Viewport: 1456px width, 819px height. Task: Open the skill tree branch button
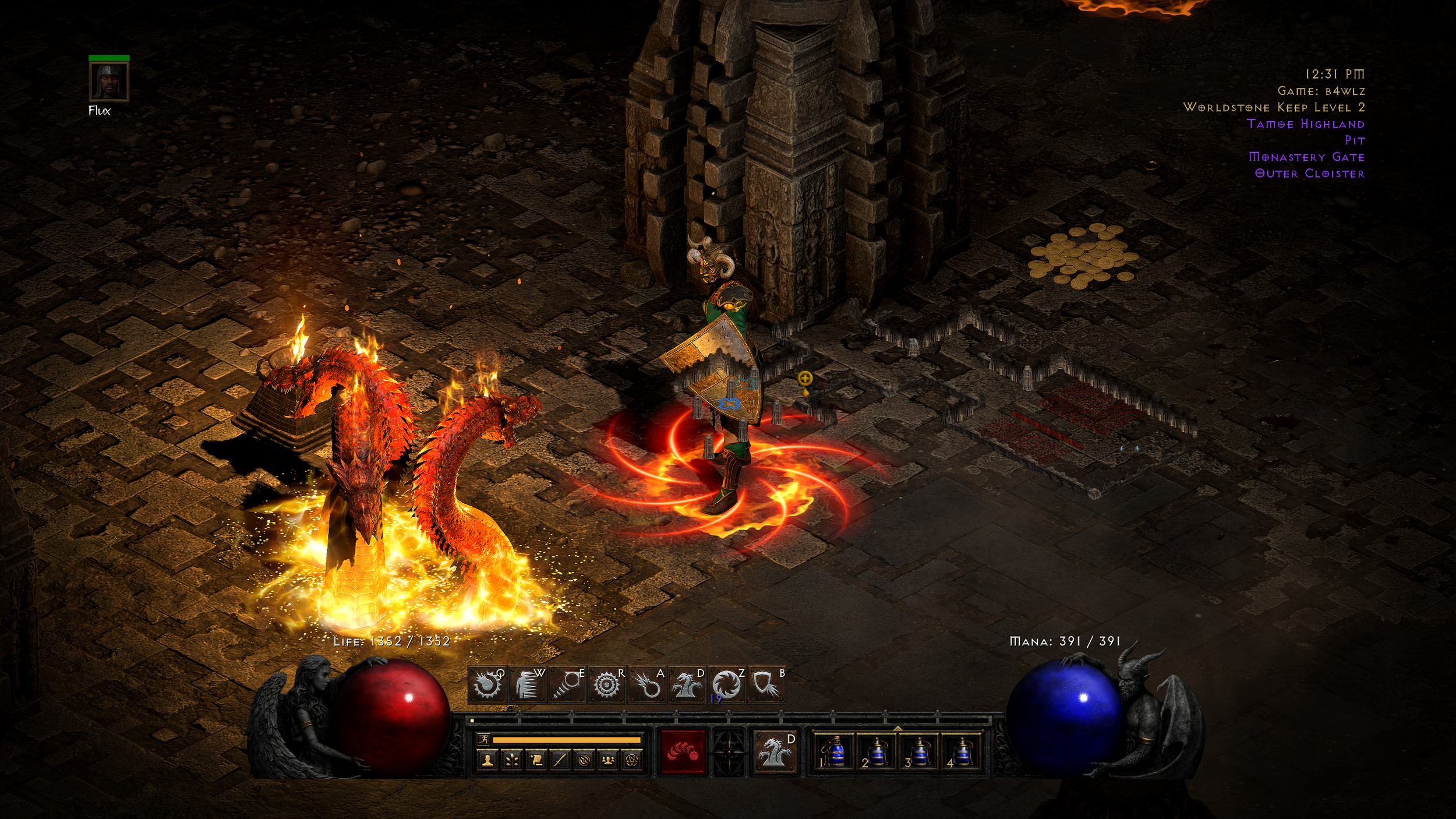click(512, 760)
